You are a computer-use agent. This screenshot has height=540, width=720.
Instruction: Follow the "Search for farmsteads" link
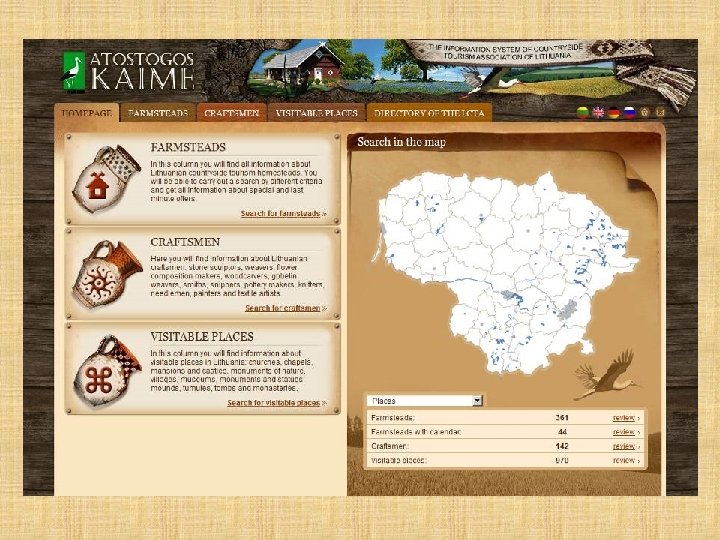tap(283, 213)
